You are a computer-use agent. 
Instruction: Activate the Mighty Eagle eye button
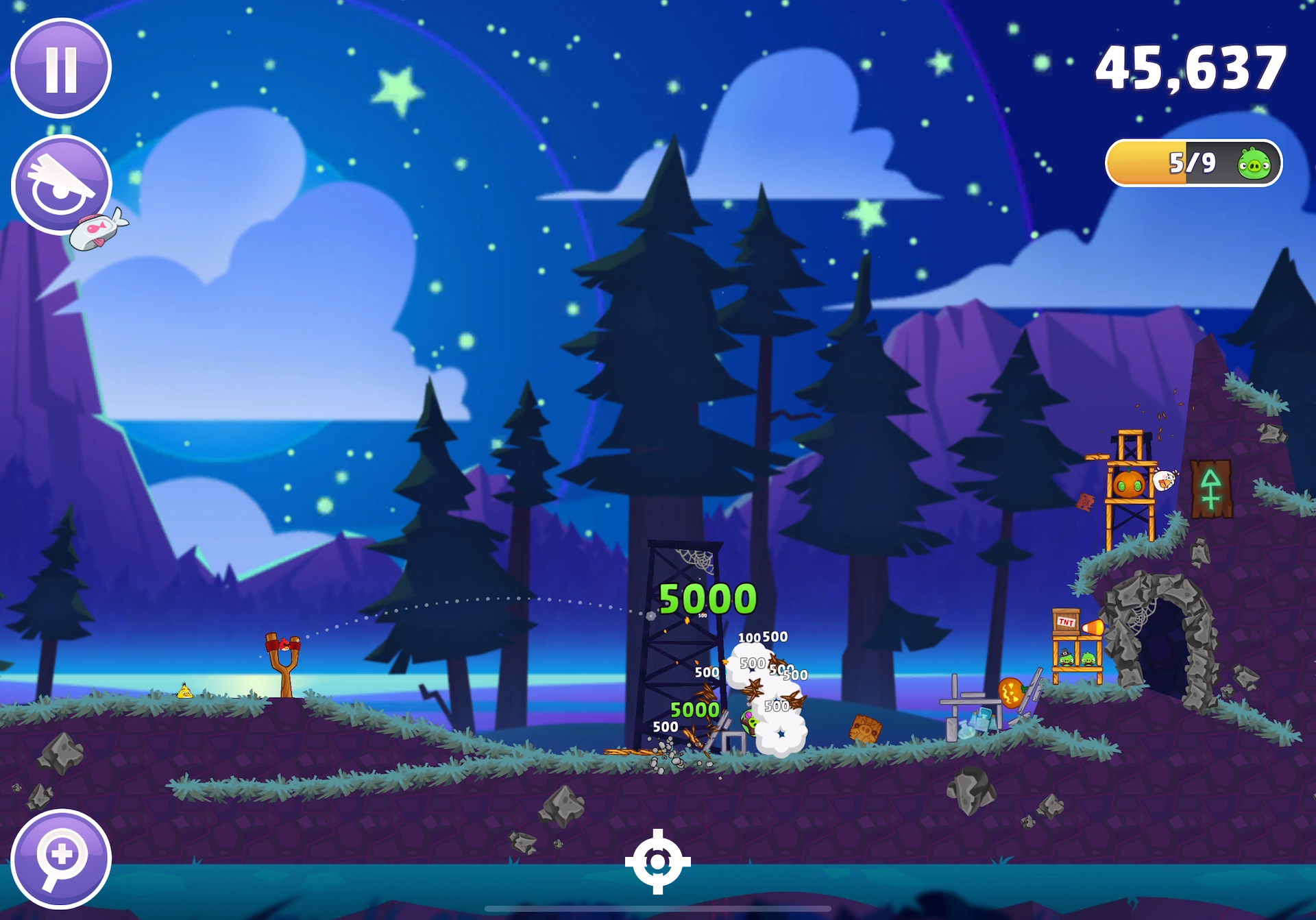[60, 184]
